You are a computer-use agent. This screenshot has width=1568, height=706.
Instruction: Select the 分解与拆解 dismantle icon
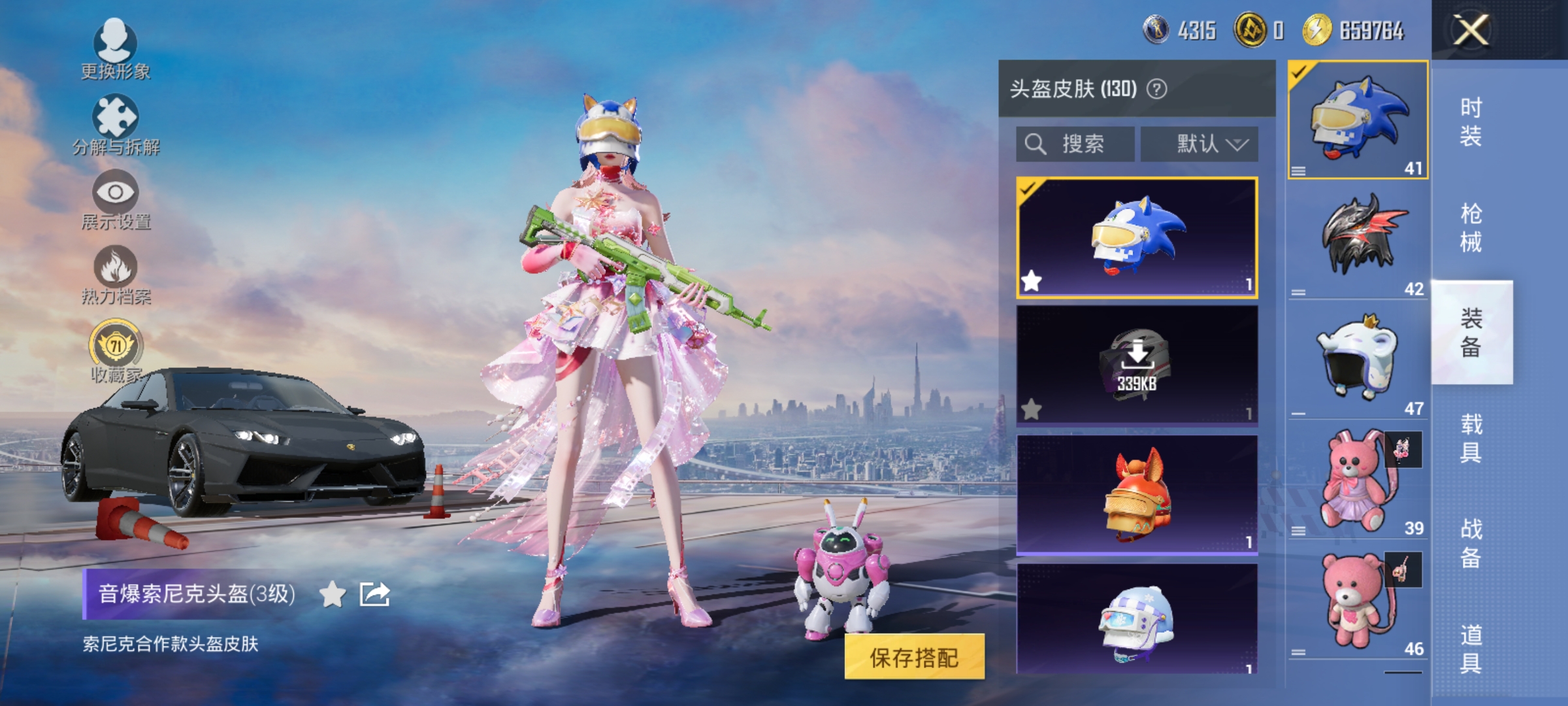click(x=114, y=121)
